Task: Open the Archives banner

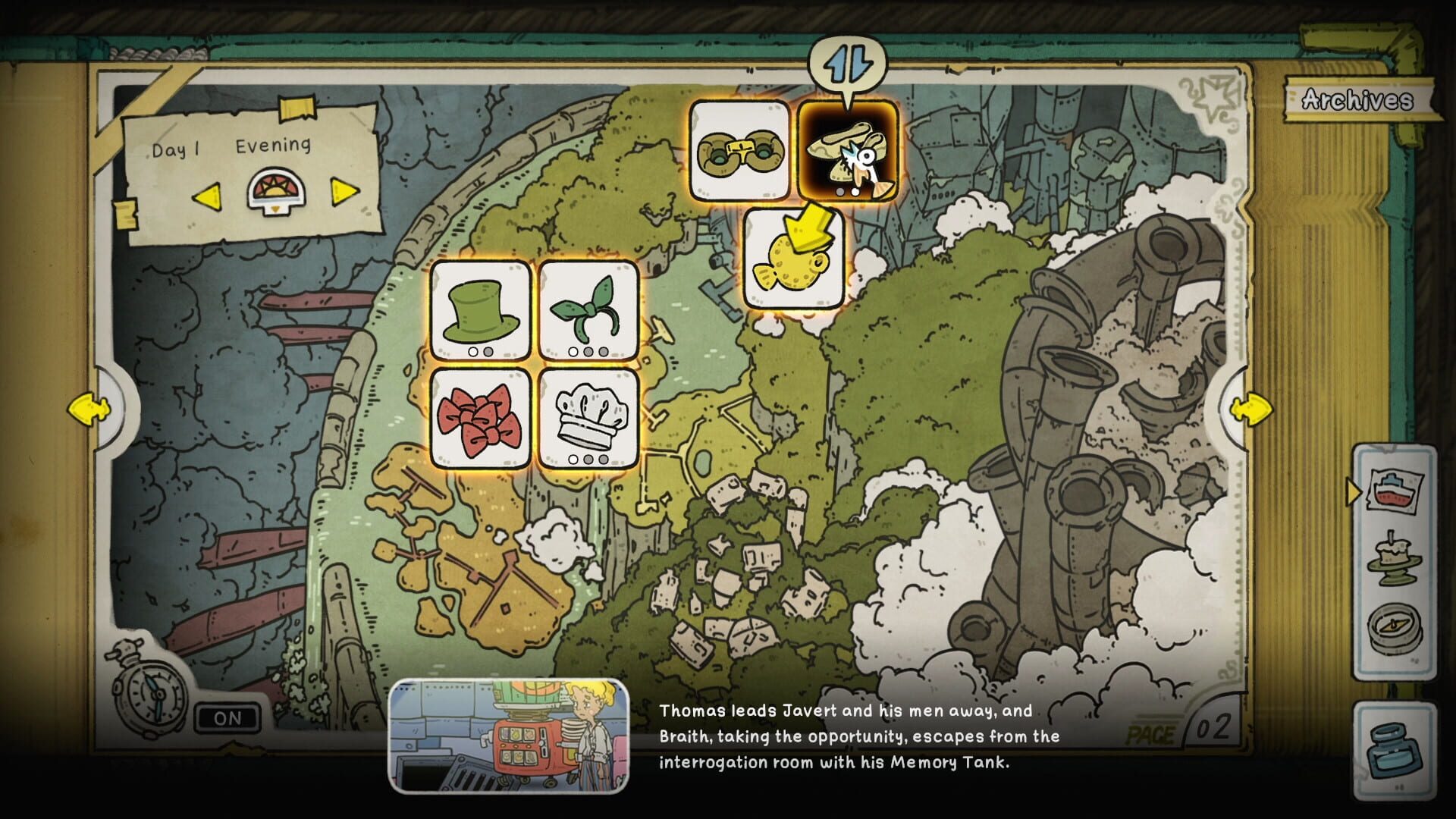Action: (x=1357, y=99)
